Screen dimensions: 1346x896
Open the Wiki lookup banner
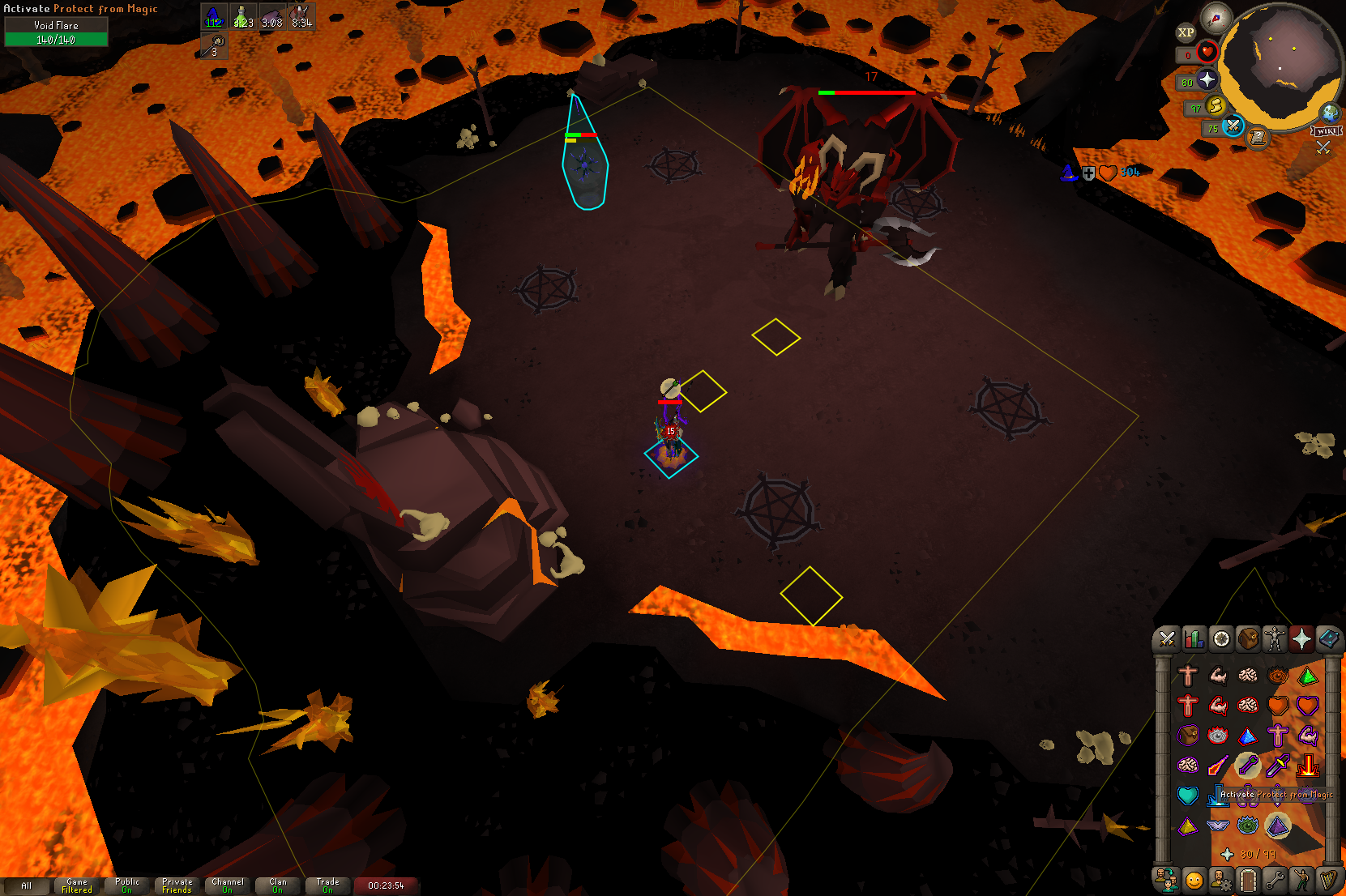point(1327,131)
